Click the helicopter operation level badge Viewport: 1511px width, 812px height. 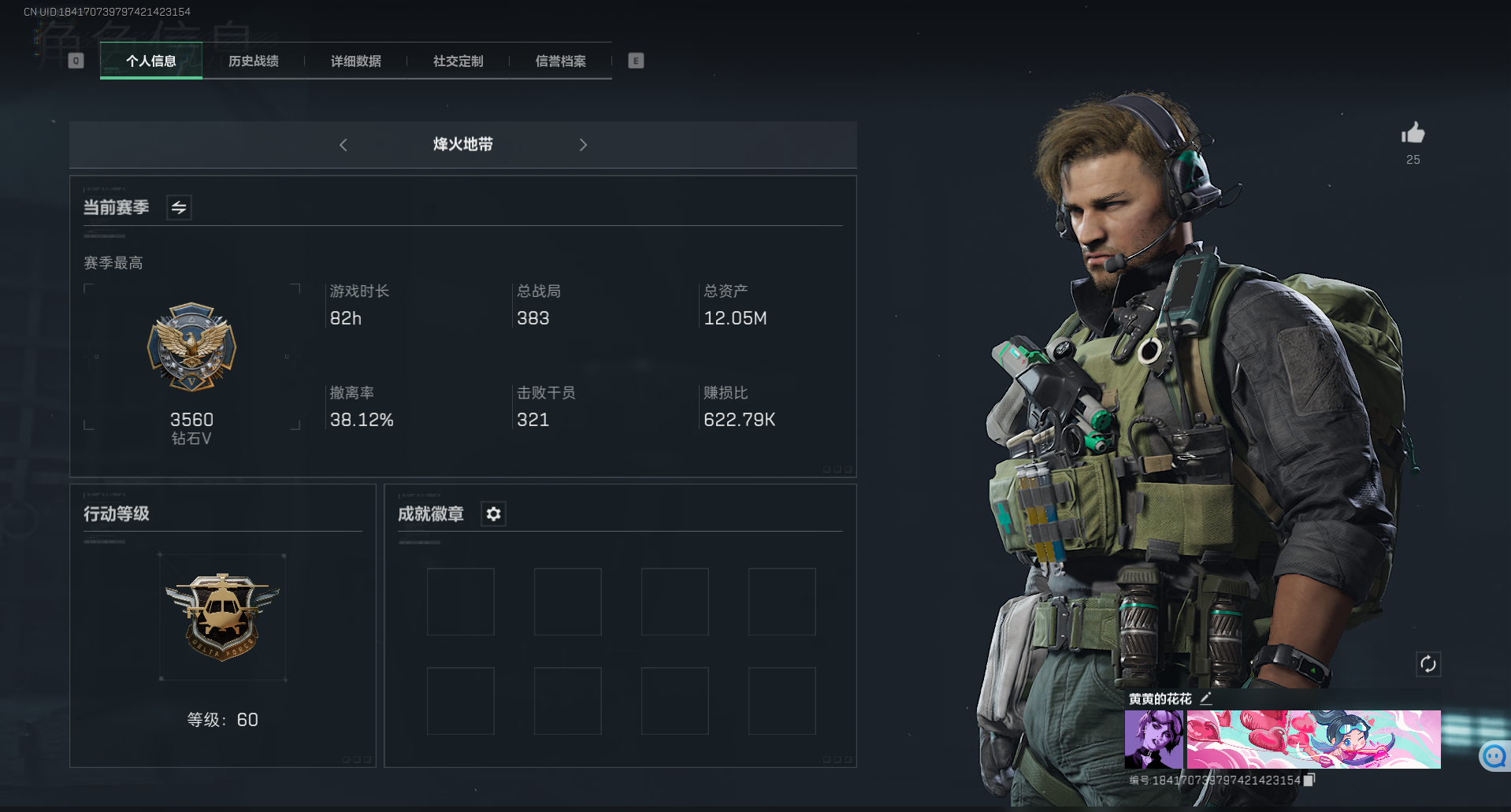(x=223, y=617)
